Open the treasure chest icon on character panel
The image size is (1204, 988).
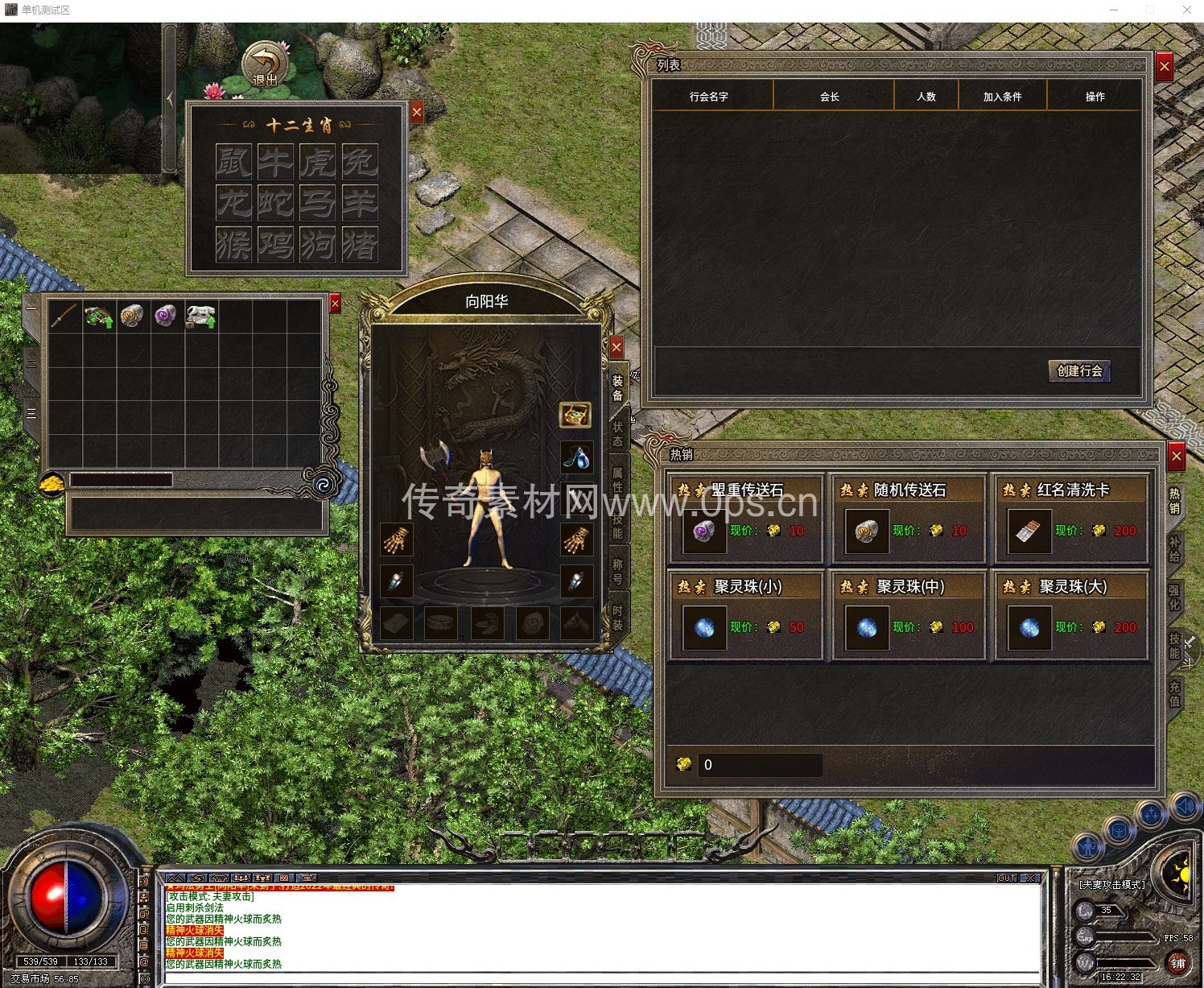(575, 415)
